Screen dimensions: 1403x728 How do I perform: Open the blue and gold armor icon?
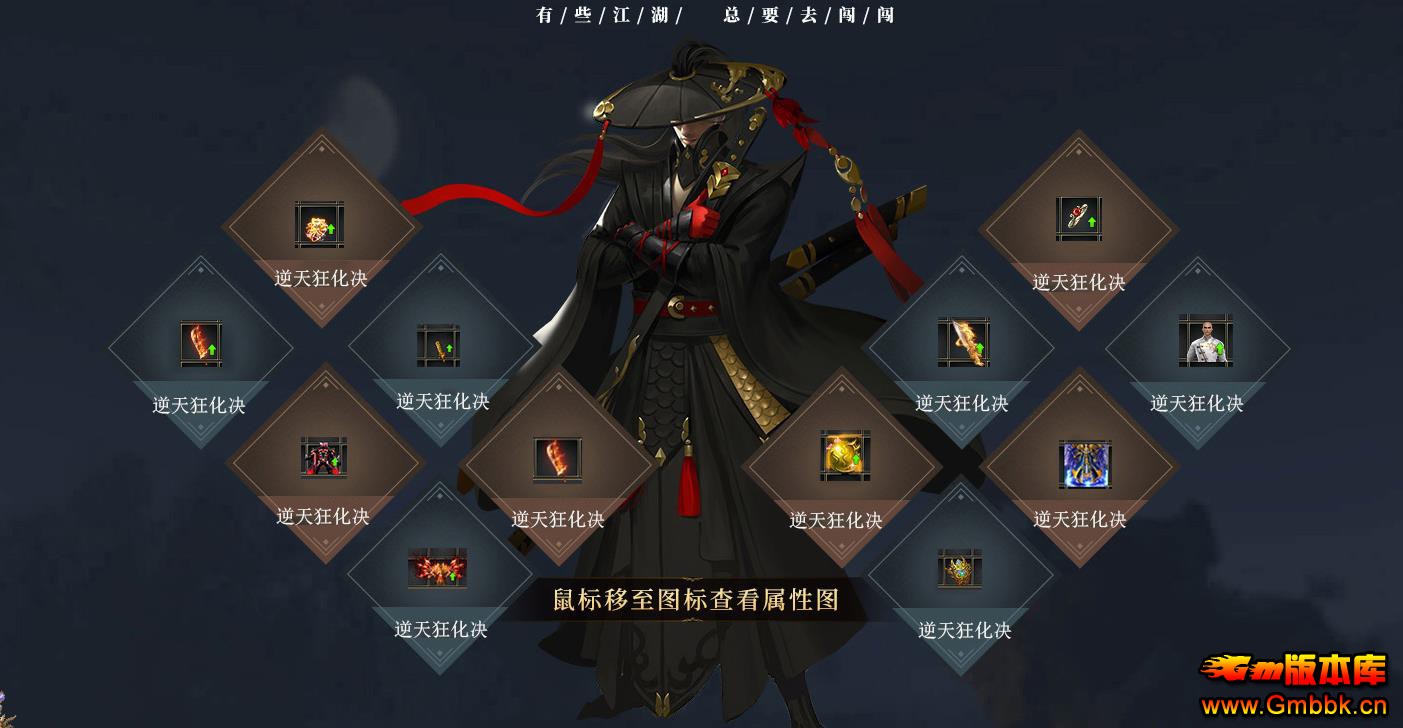pyautogui.click(x=1084, y=464)
